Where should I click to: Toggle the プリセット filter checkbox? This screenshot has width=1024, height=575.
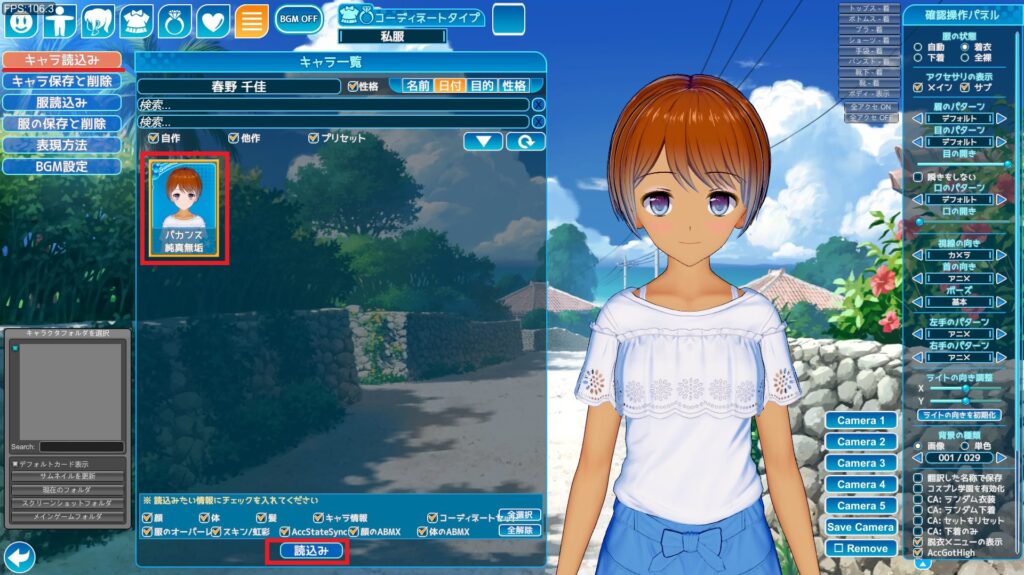pyautogui.click(x=314, y=138)
